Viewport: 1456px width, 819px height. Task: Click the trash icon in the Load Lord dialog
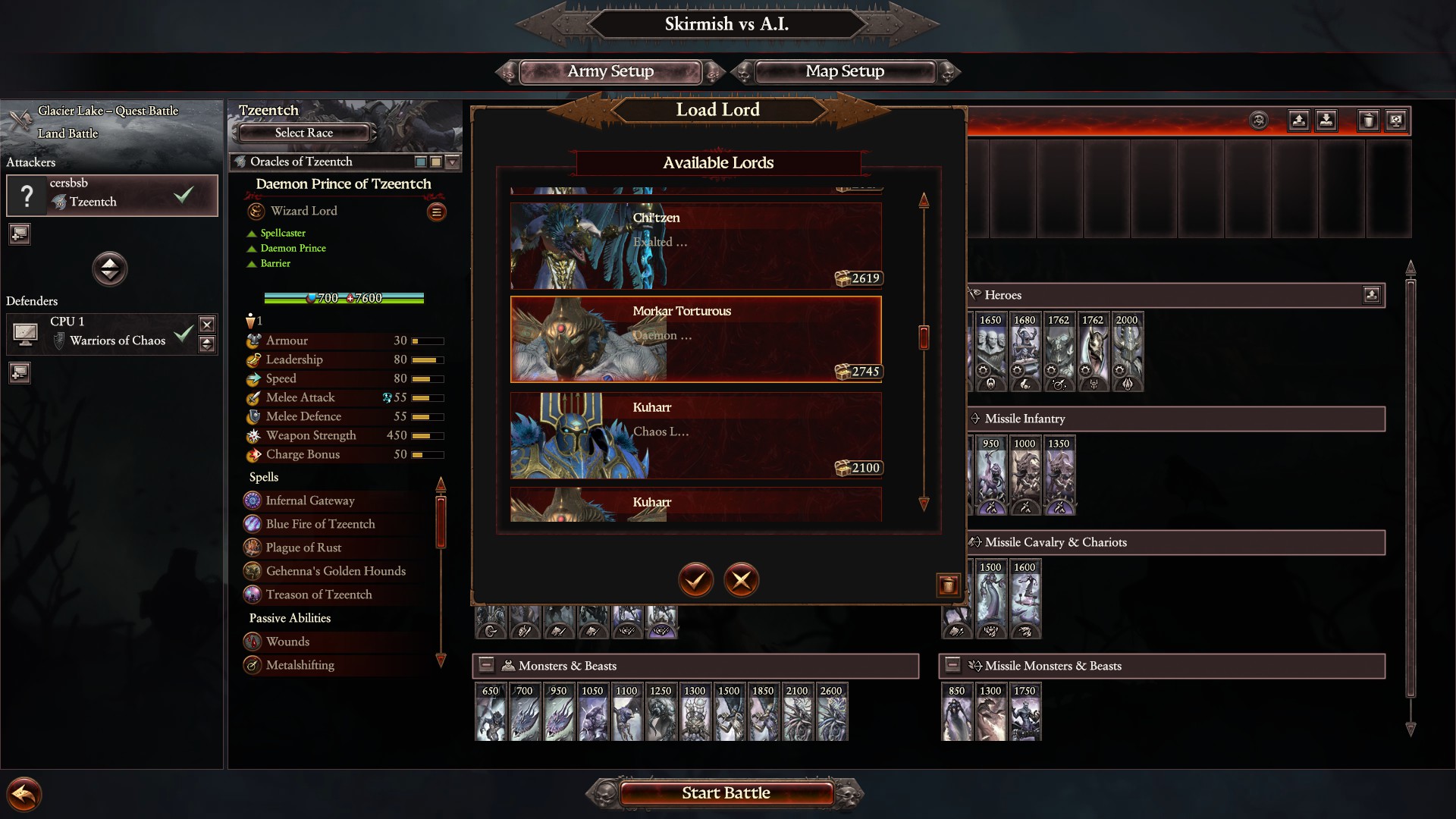(x=948, y=585)
